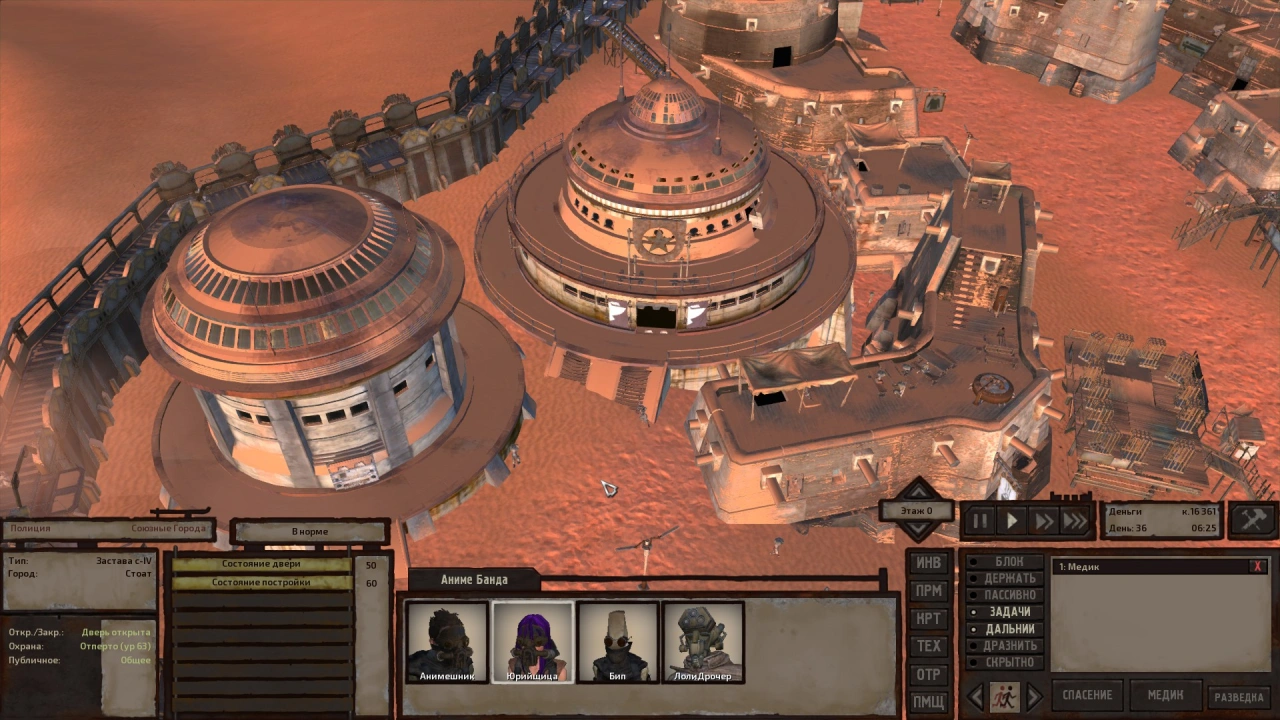The width and height of the screenshot is (1280, 720).
Task: Enable the СПАСЕНИЕ rescue order
Action: pyautogui.click(x=1087, y=695)
